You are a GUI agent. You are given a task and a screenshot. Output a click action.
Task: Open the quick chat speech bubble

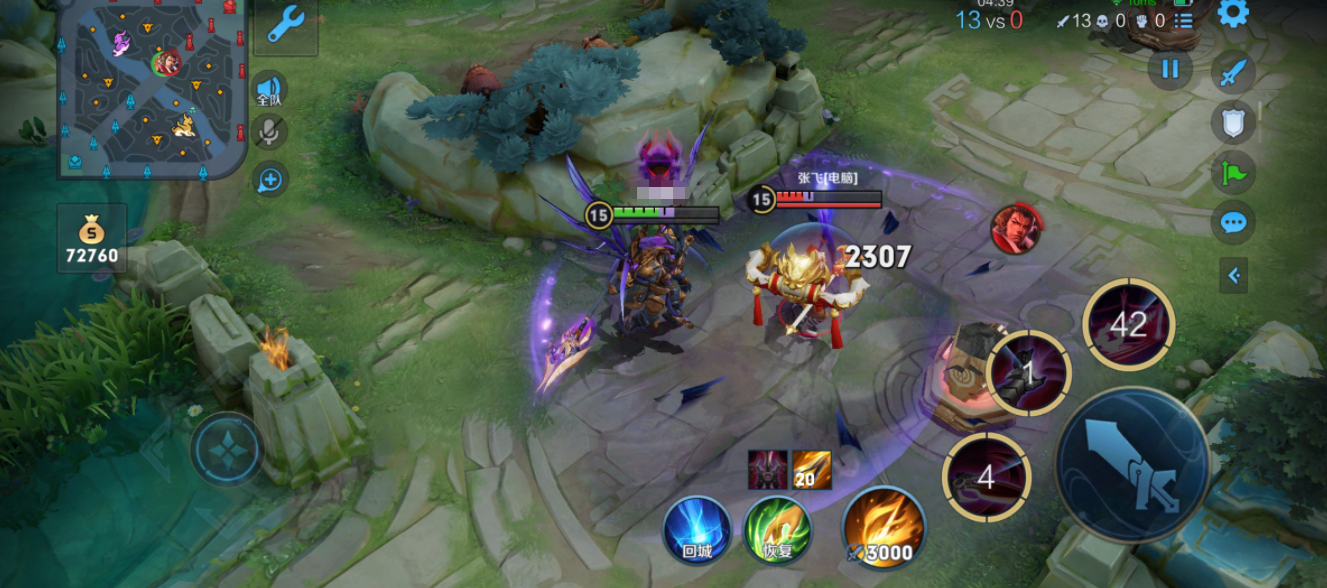click(x=1233, y=222)
